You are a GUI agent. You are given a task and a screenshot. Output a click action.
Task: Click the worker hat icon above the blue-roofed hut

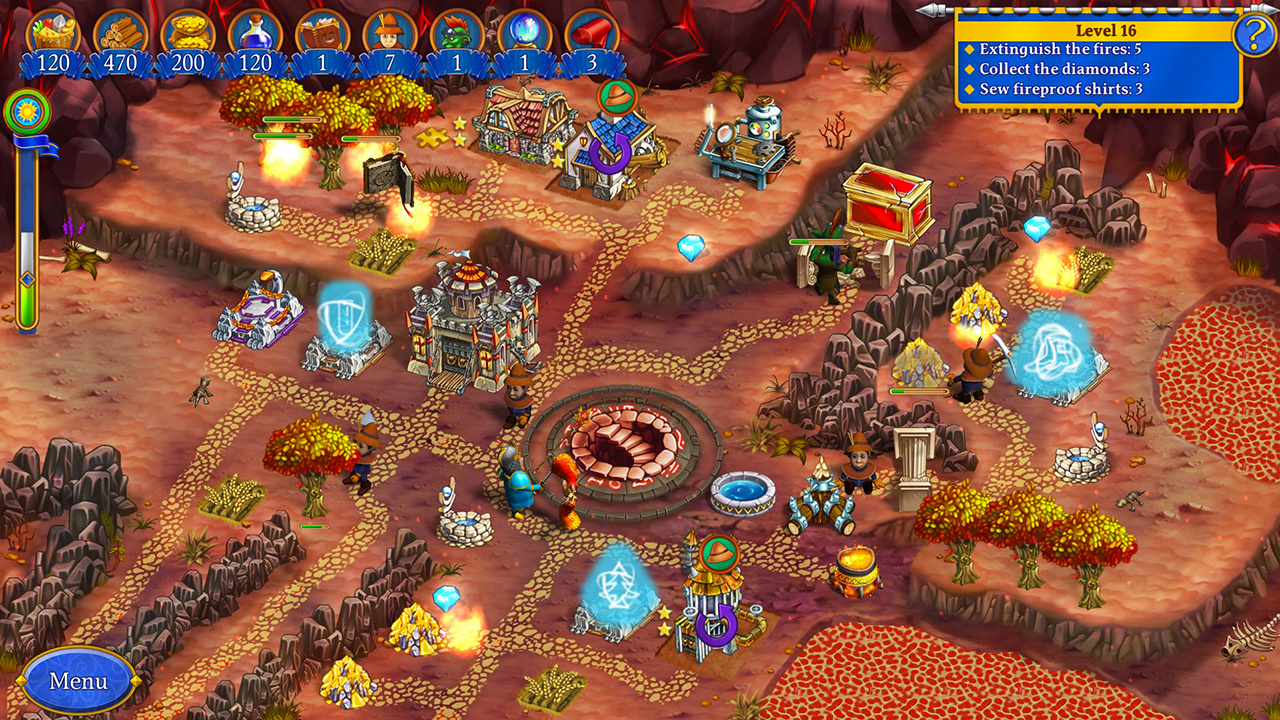point(617,98)
